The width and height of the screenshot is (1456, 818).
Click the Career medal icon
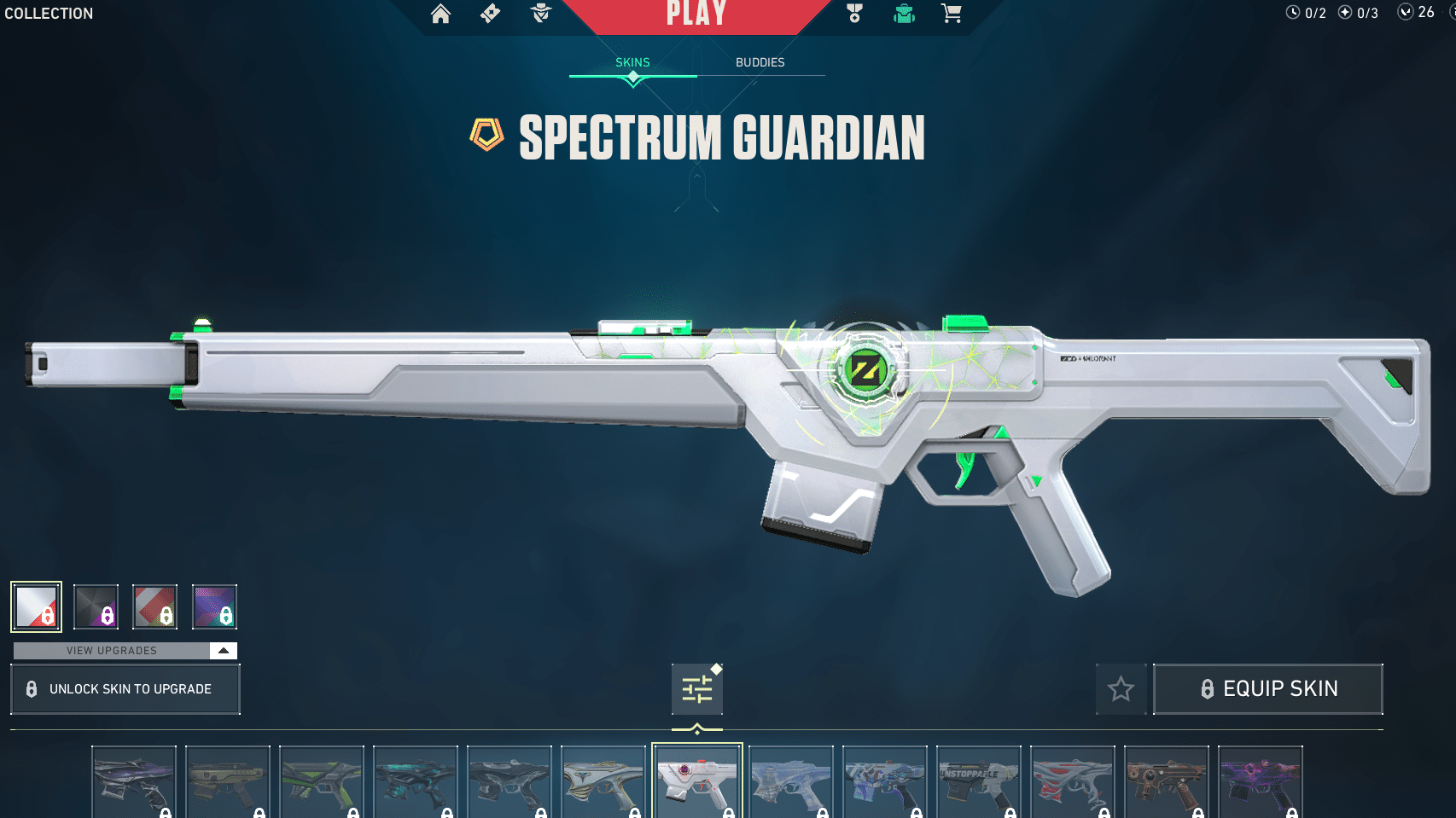[853, 15]
